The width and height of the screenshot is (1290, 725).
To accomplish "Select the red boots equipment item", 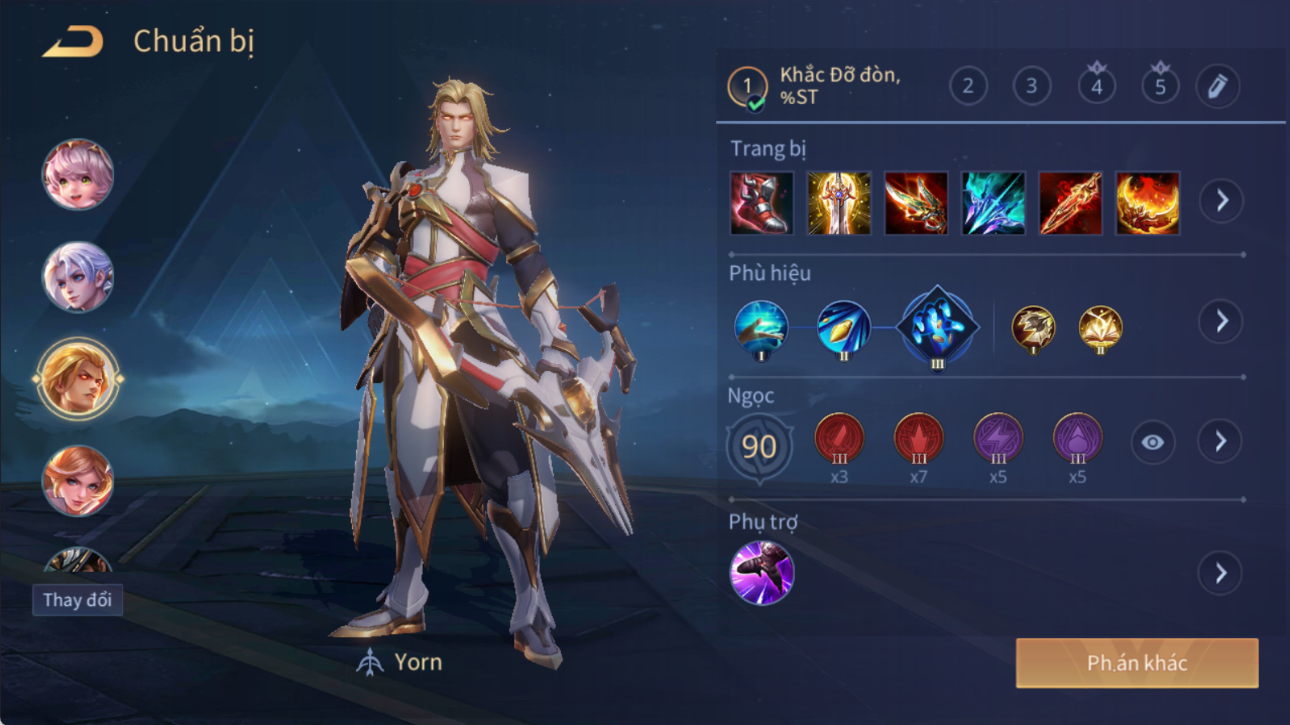I will click(x=762, y=203).
